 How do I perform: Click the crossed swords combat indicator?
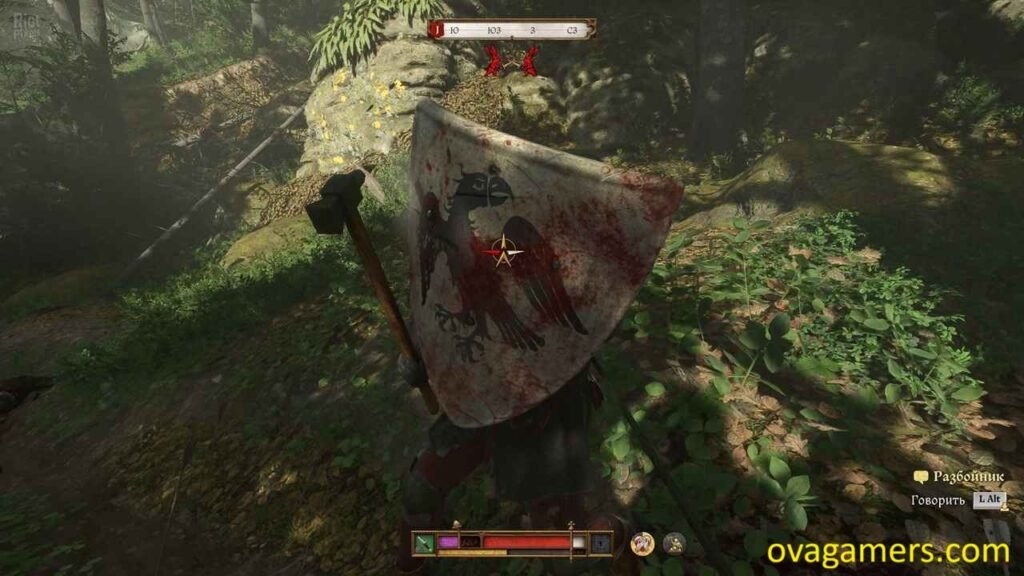point(511,61)
